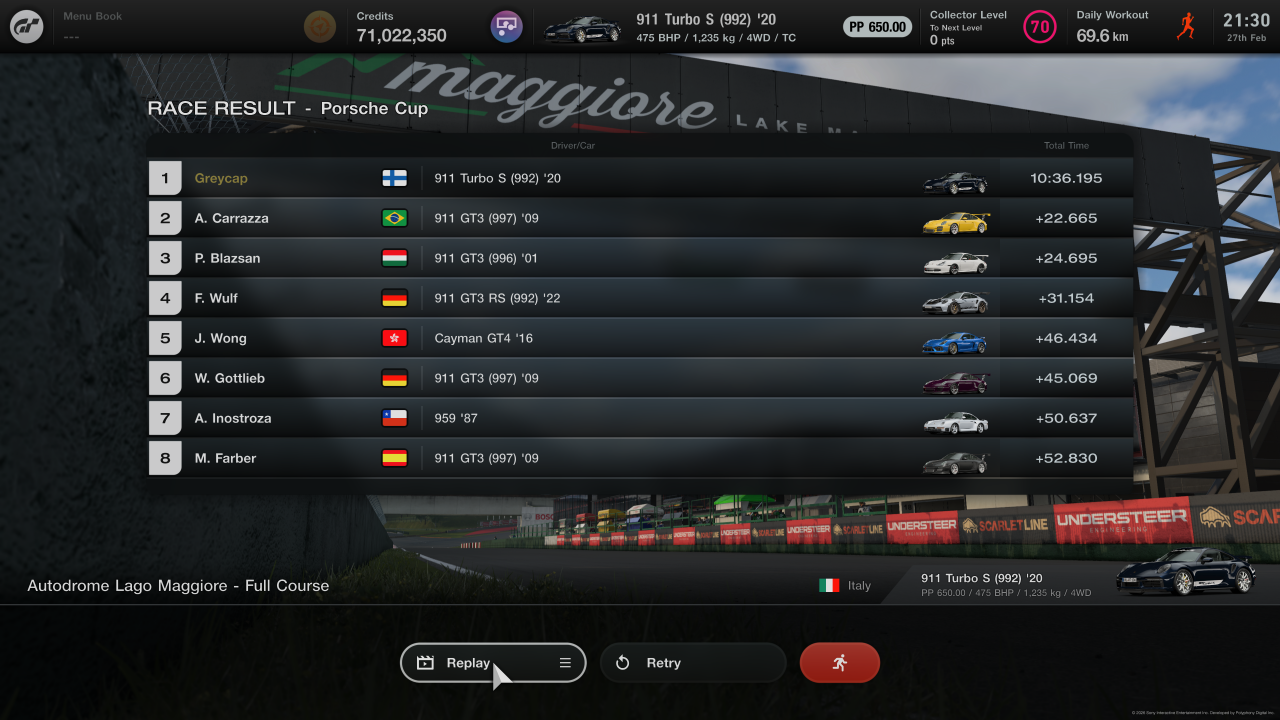Select the purple music rally icon
1280x720 pixels.
(506, 26)
